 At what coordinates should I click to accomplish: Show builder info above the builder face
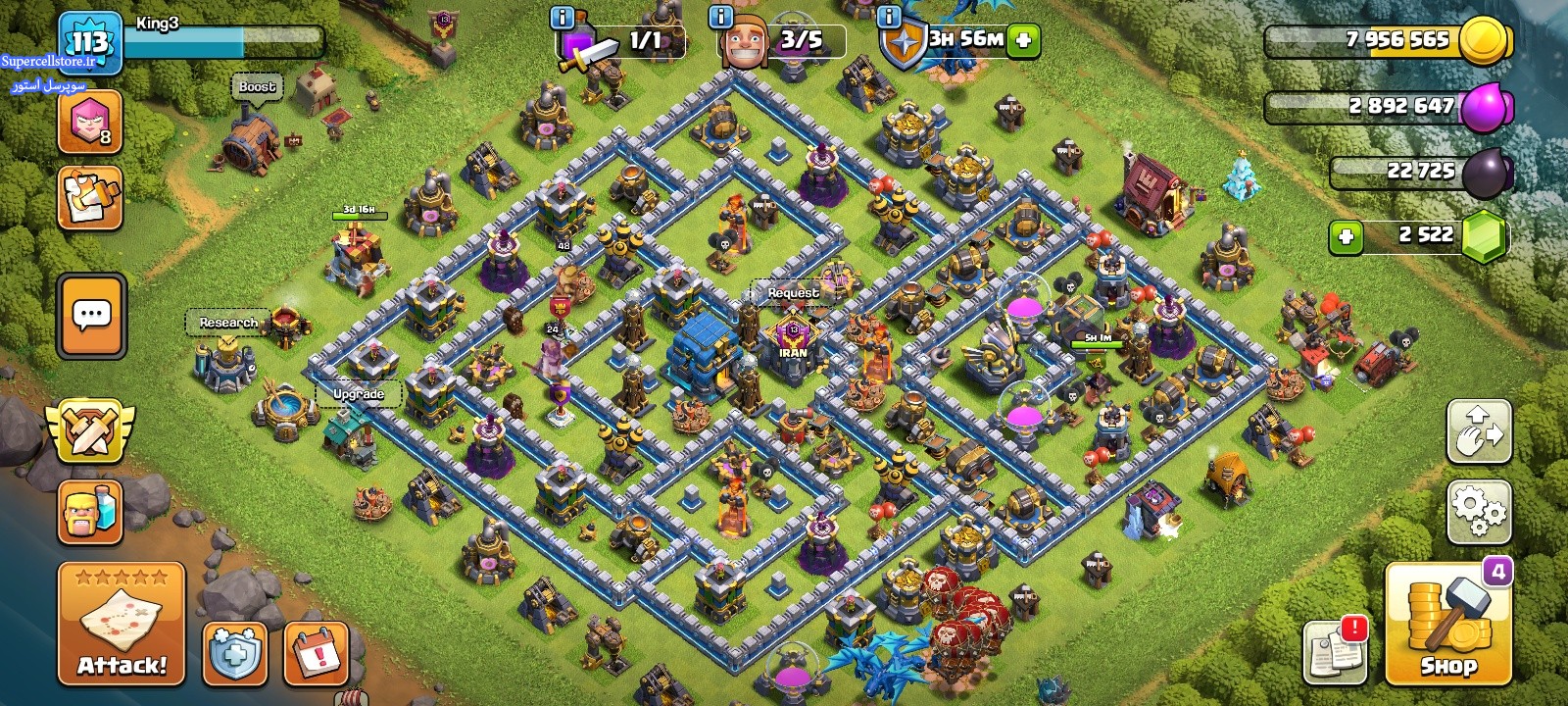click(x=720, y=17)
